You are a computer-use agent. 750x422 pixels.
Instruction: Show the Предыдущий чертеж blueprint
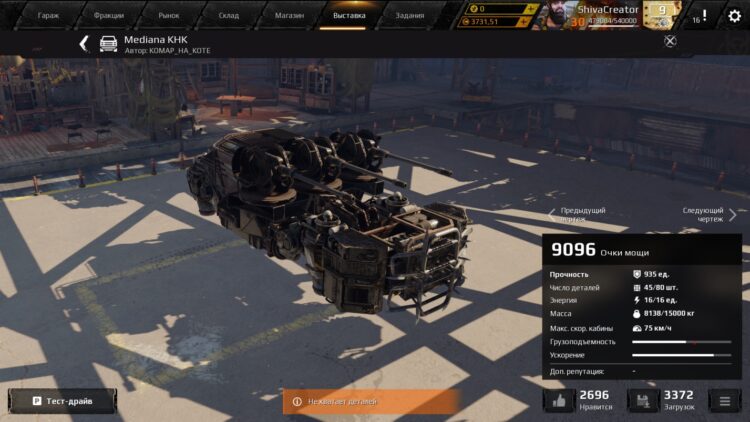pyautogui.click(x=578, y=214)
